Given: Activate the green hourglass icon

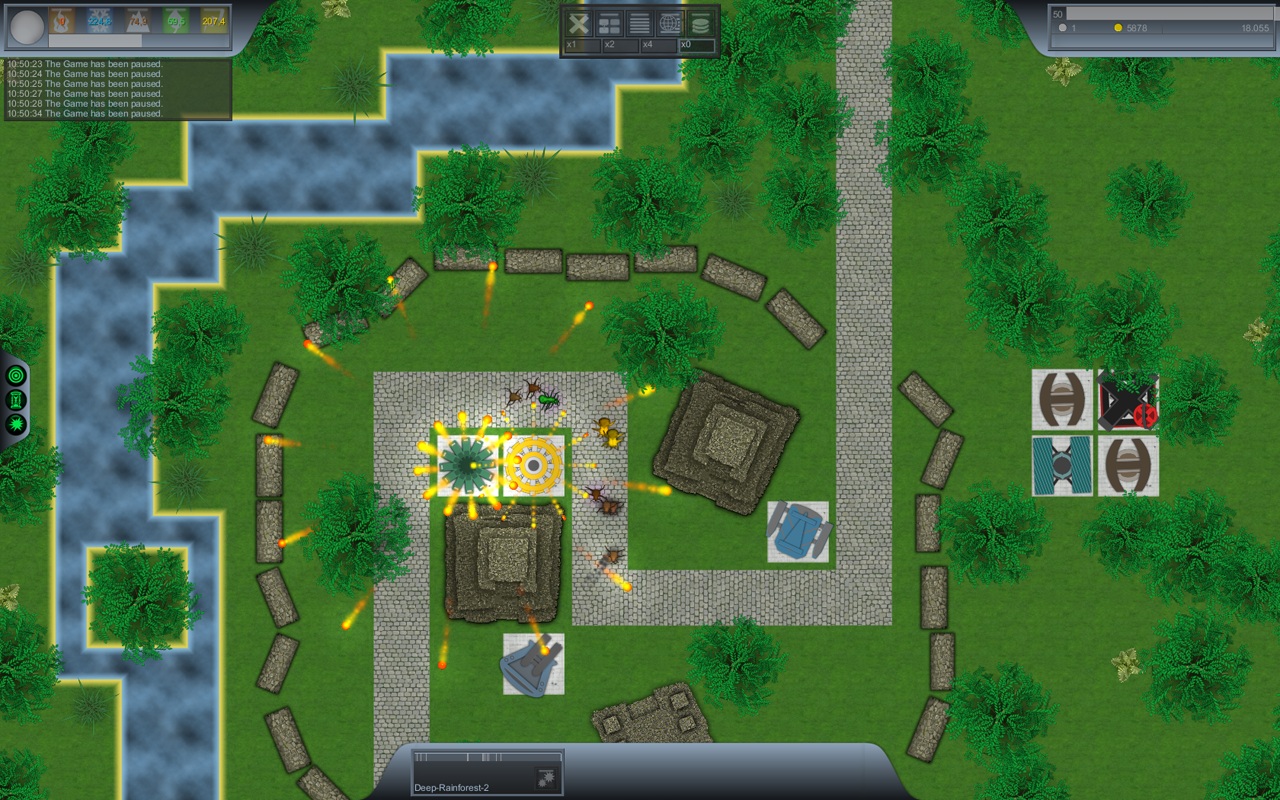Looking at the screenshot, I should [x=16, y=400].
